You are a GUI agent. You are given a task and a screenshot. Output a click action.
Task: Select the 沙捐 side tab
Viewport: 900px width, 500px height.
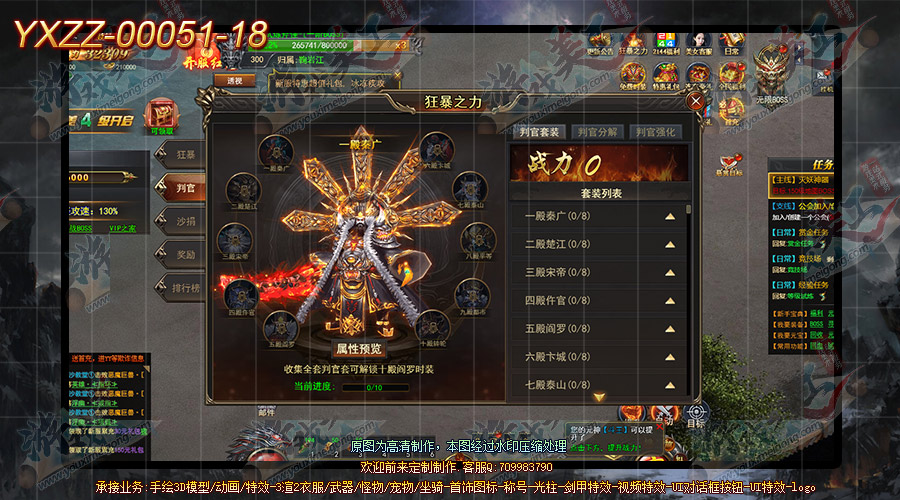click(184, 221)
